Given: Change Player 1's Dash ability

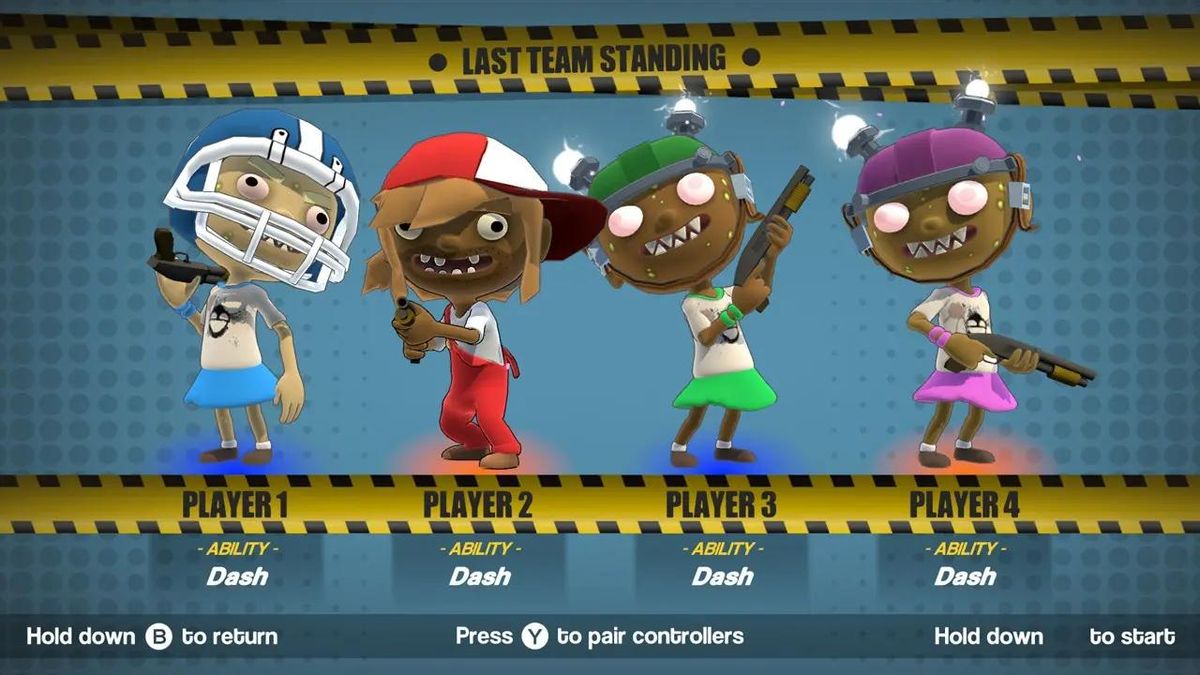Looking at the screenshot, I should (x=237, y=576).
